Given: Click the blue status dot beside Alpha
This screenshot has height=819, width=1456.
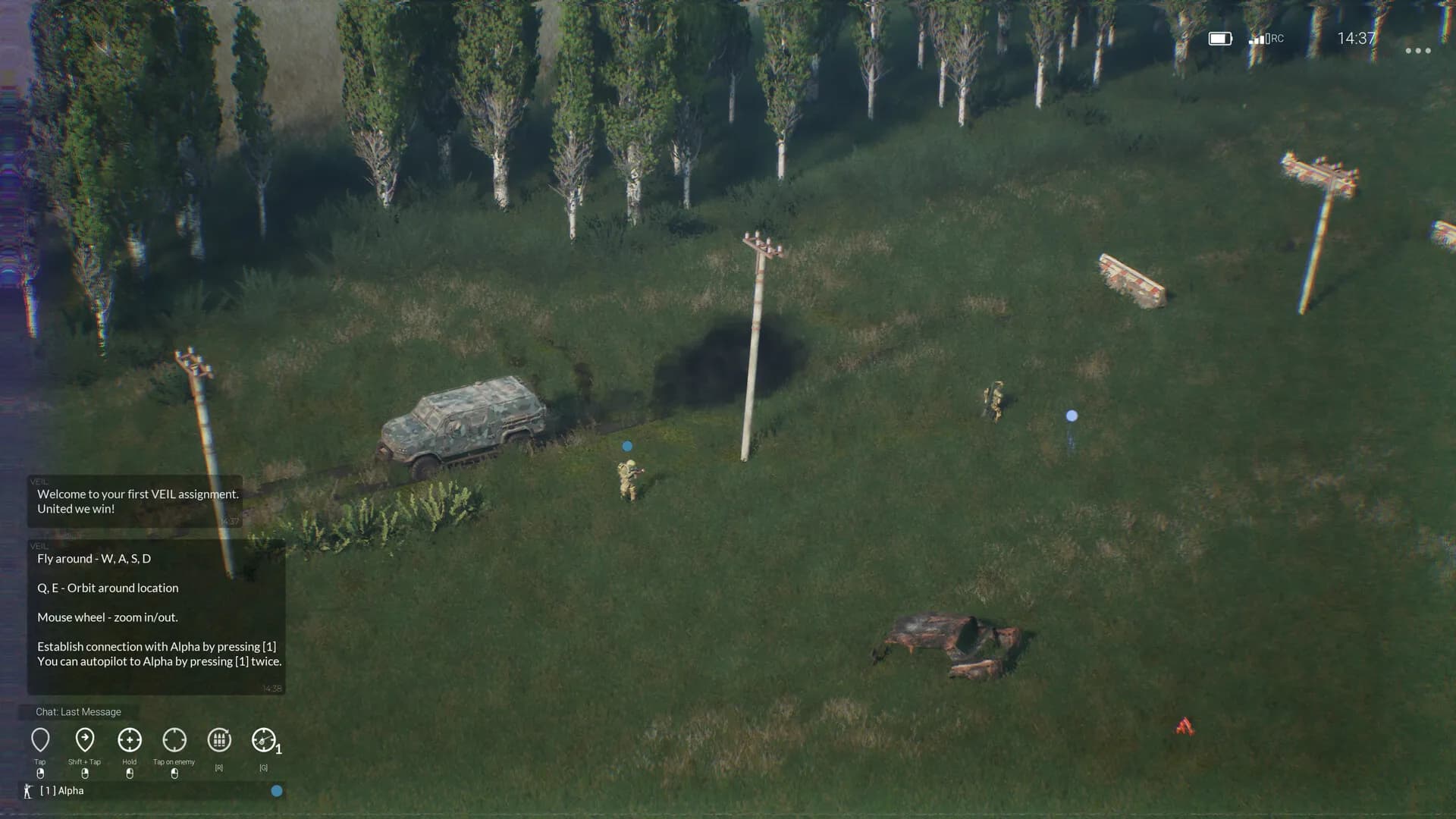Looking at the screenshot, I should 276,791.
